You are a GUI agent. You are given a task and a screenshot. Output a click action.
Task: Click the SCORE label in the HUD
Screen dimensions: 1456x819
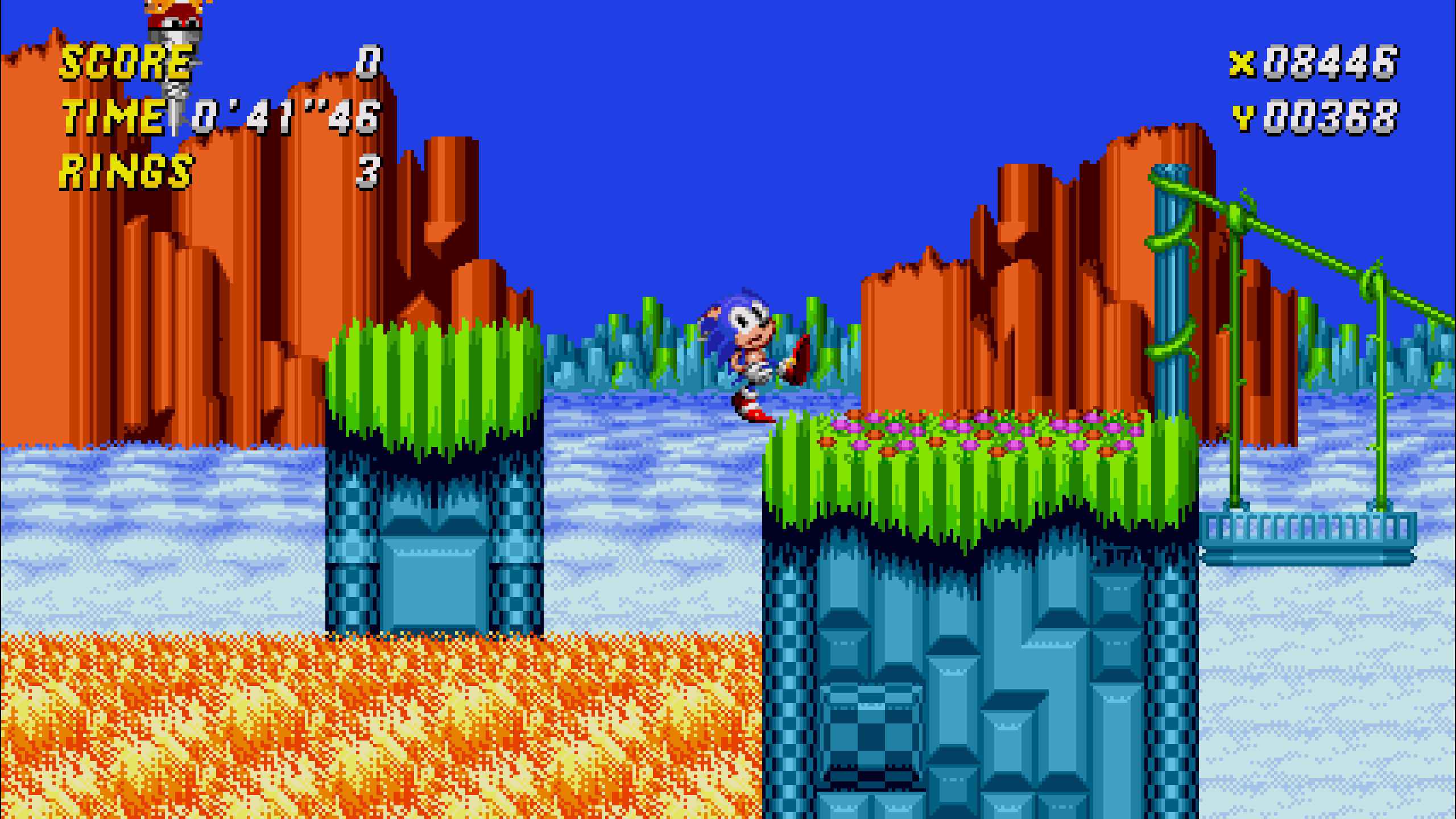[x=122, y=63]
